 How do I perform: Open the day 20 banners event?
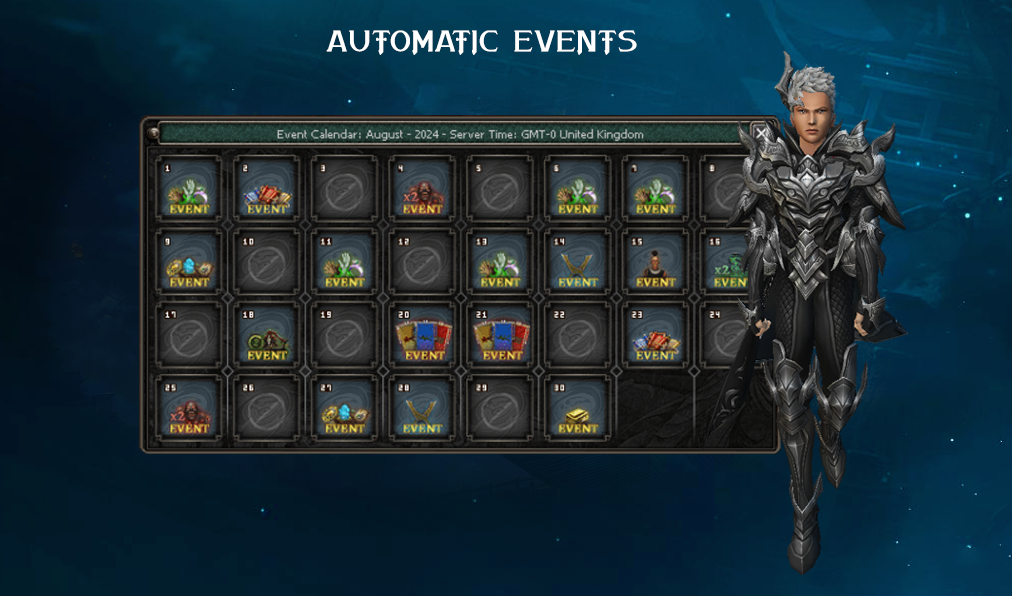pyautogui.click(x=422, y=336)
